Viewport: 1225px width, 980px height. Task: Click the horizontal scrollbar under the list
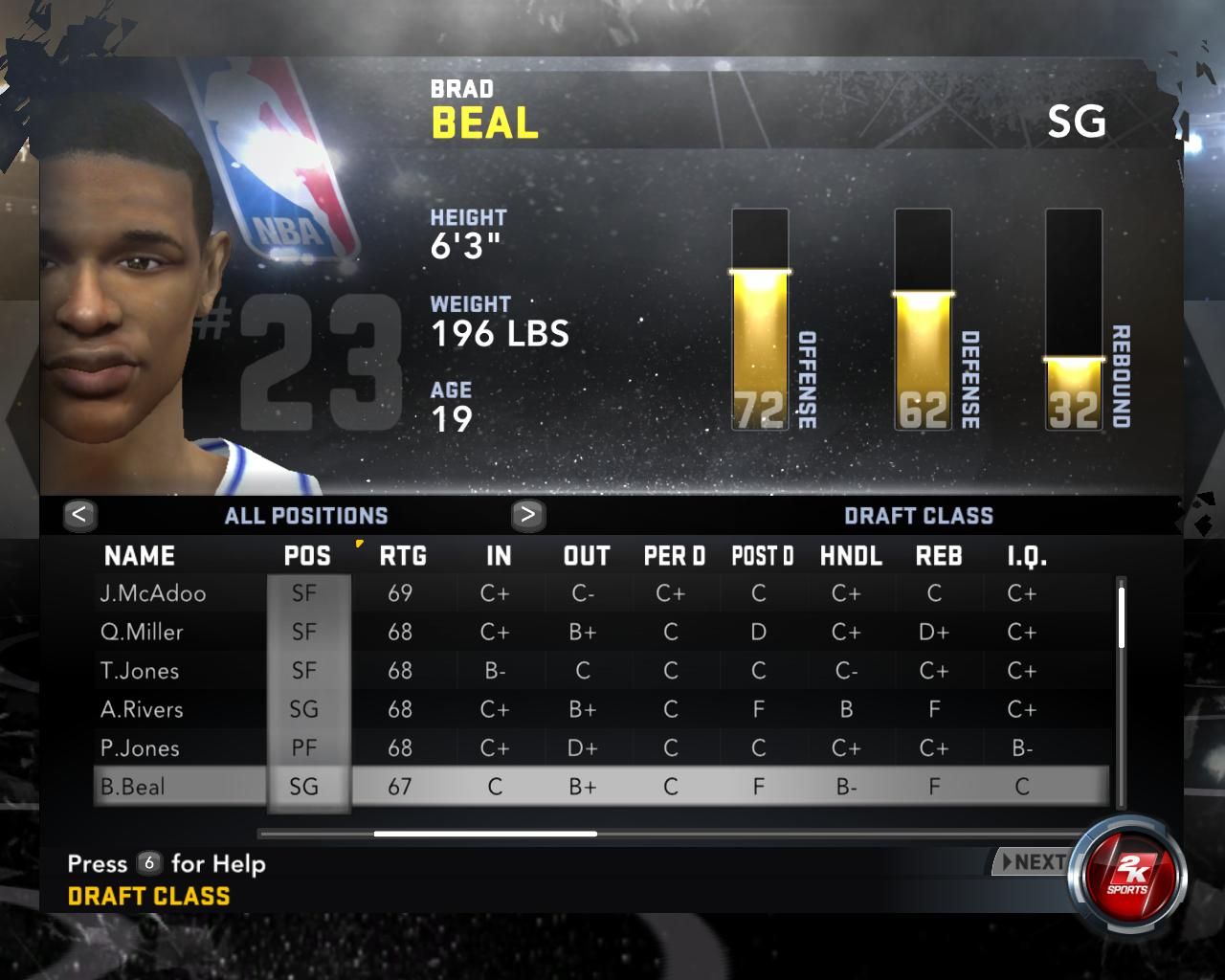click(485, 834)
